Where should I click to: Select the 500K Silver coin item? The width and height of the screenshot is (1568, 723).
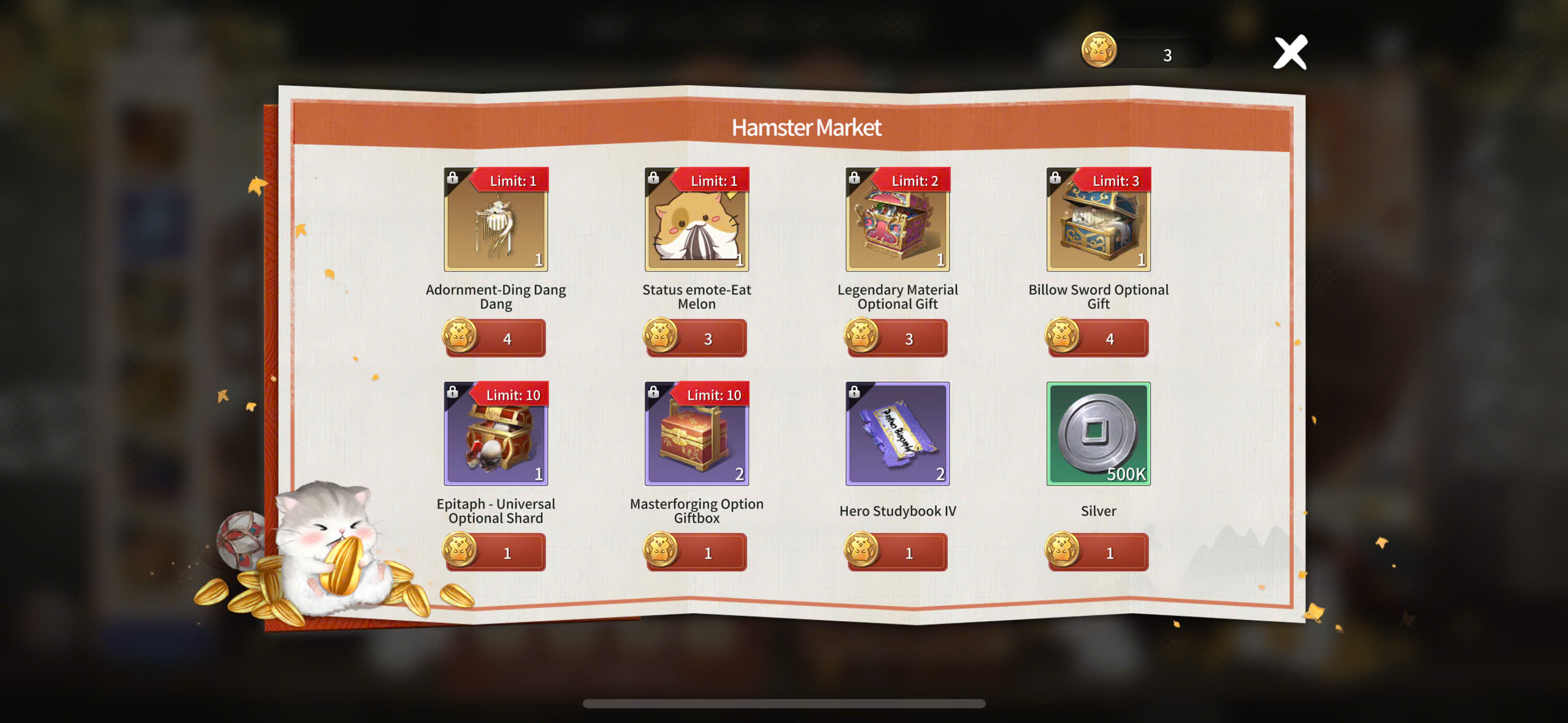(x=1098, y=434)
